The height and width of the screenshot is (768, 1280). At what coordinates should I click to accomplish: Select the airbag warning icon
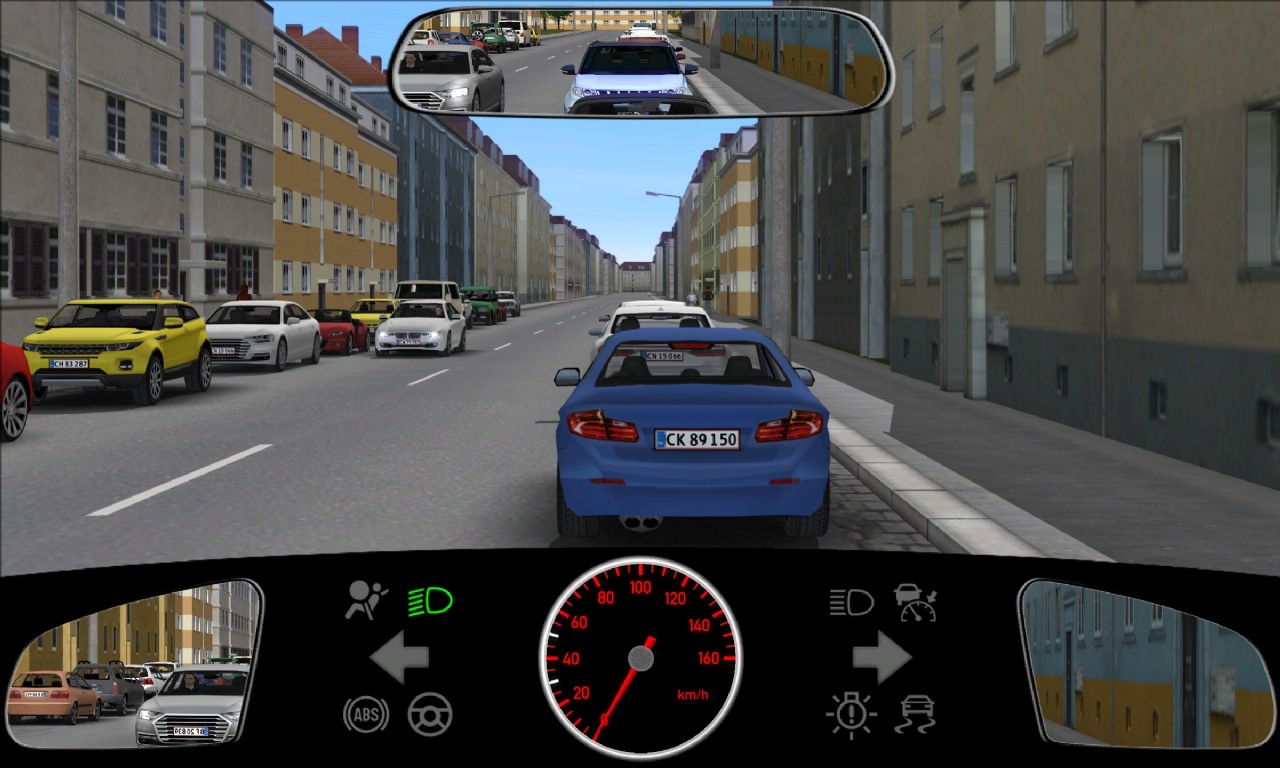366,600
